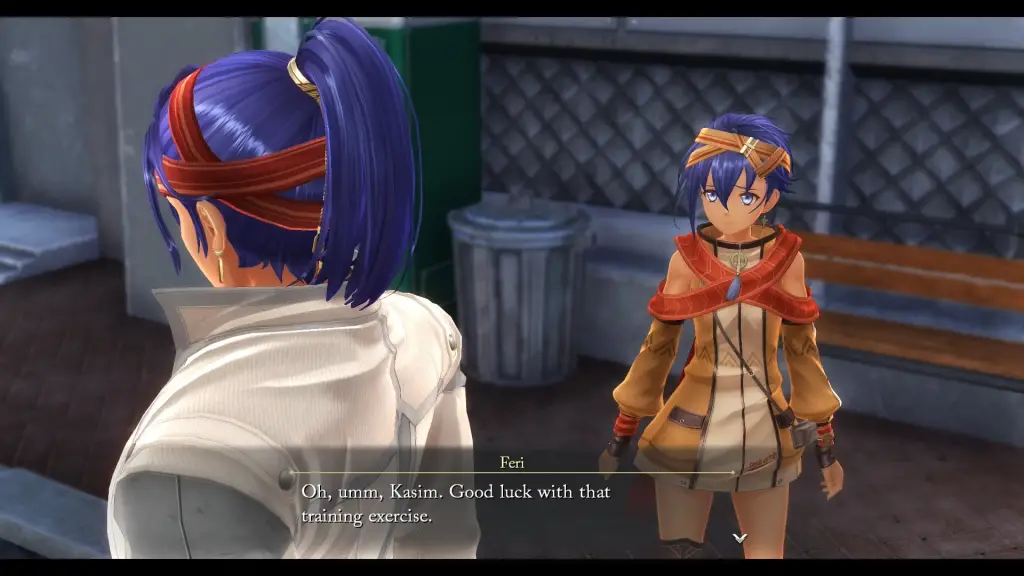The image size is (1024, 576).
Task: Advance dialogue with the down arrow indicator
Action: [739, 538]
